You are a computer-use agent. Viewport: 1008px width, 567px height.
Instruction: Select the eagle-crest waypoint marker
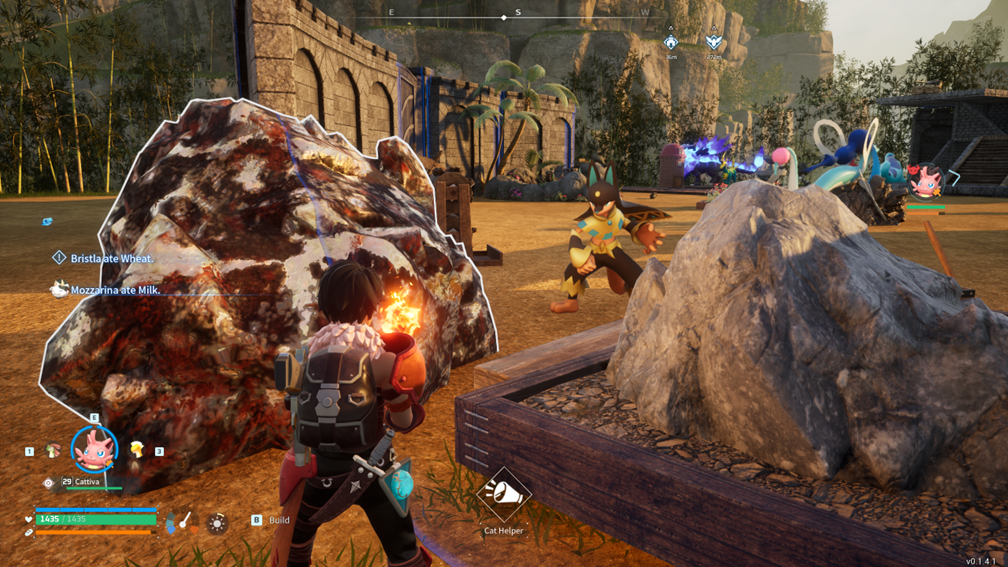[713, 42]
